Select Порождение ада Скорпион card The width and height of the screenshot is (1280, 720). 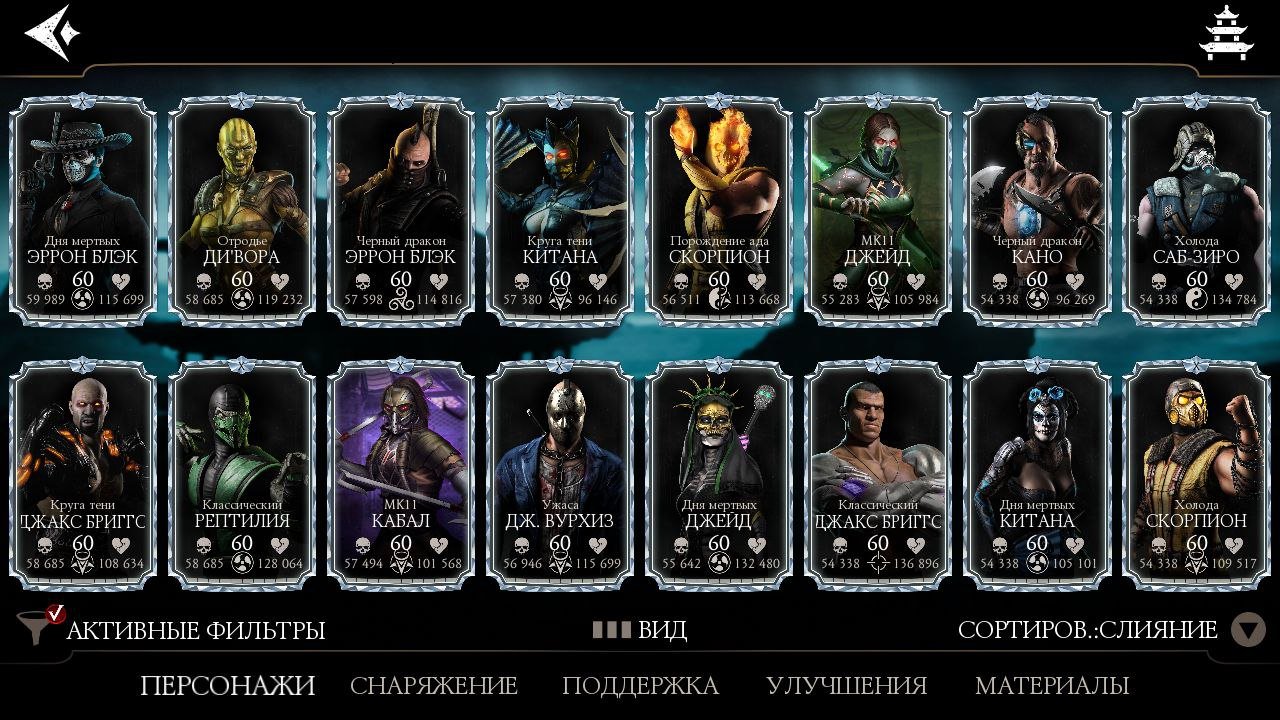719,208
